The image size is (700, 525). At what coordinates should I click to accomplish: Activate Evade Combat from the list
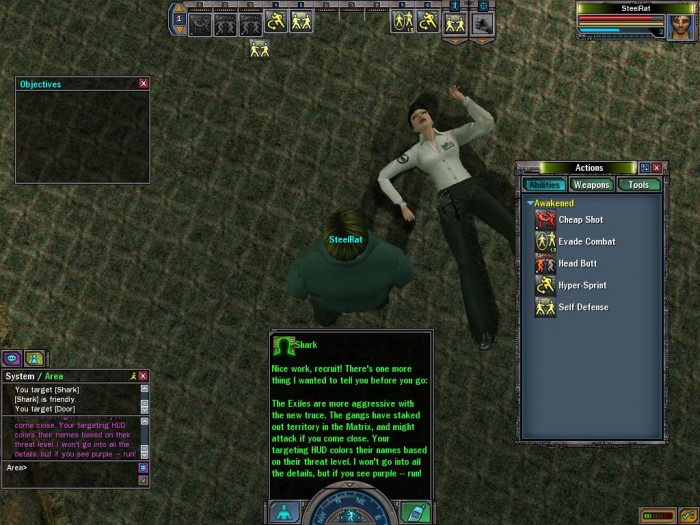click(545, 242)
